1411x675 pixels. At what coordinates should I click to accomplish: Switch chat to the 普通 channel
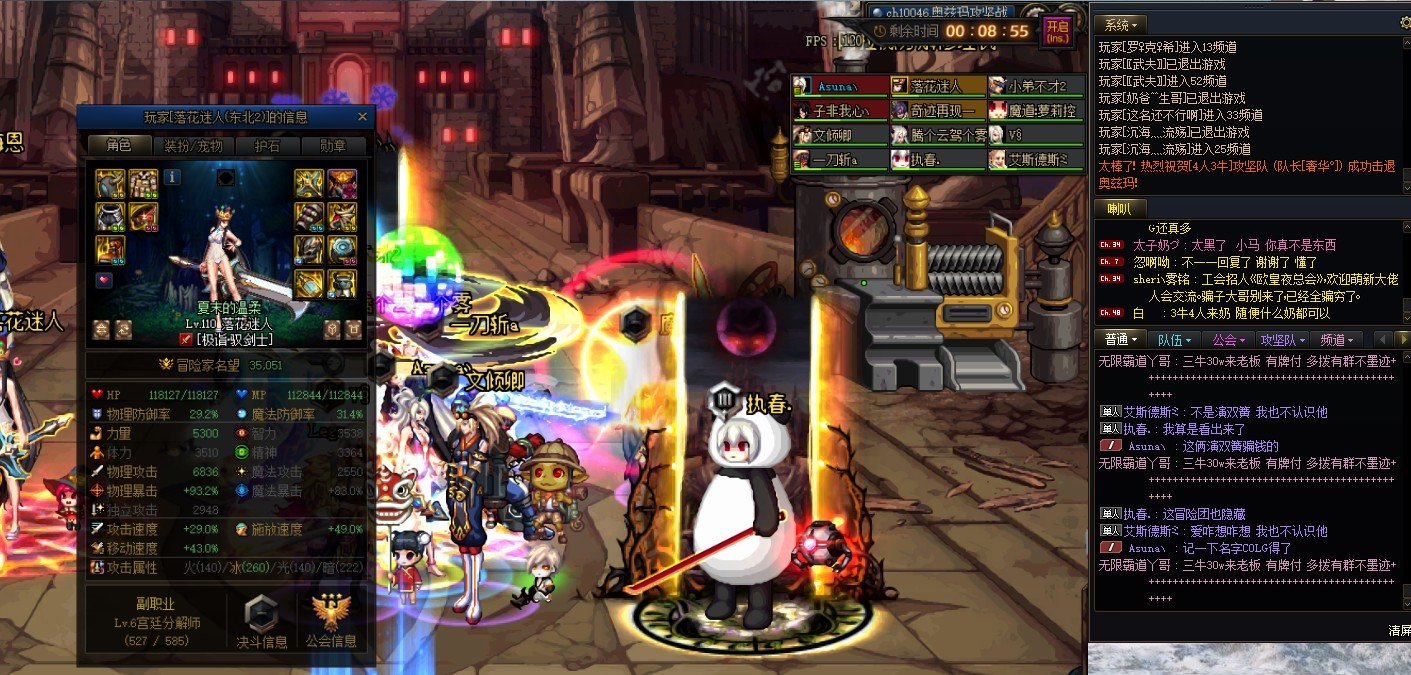tap(1118, 340)
